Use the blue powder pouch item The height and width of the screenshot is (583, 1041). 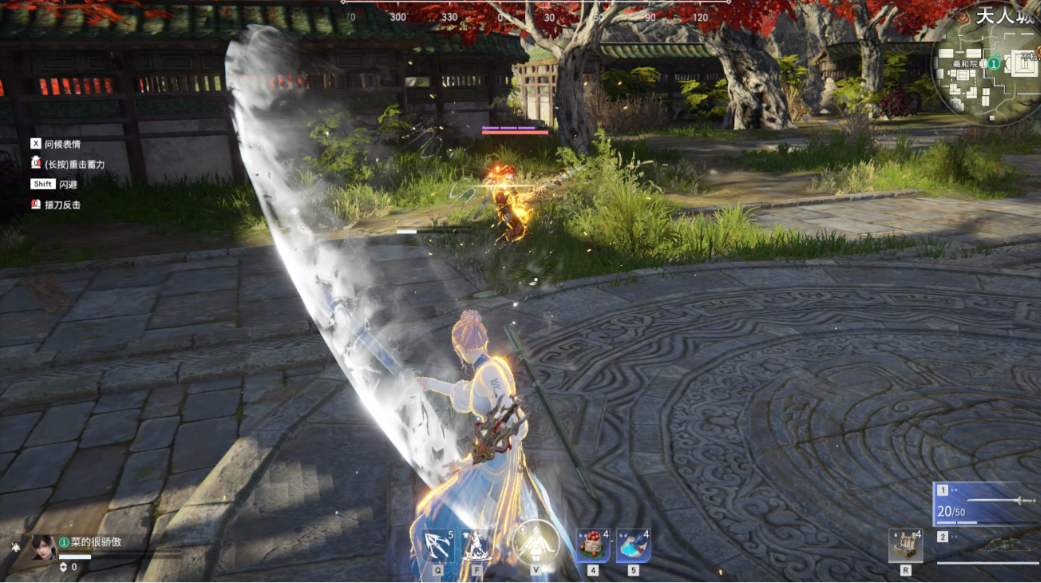632,546
